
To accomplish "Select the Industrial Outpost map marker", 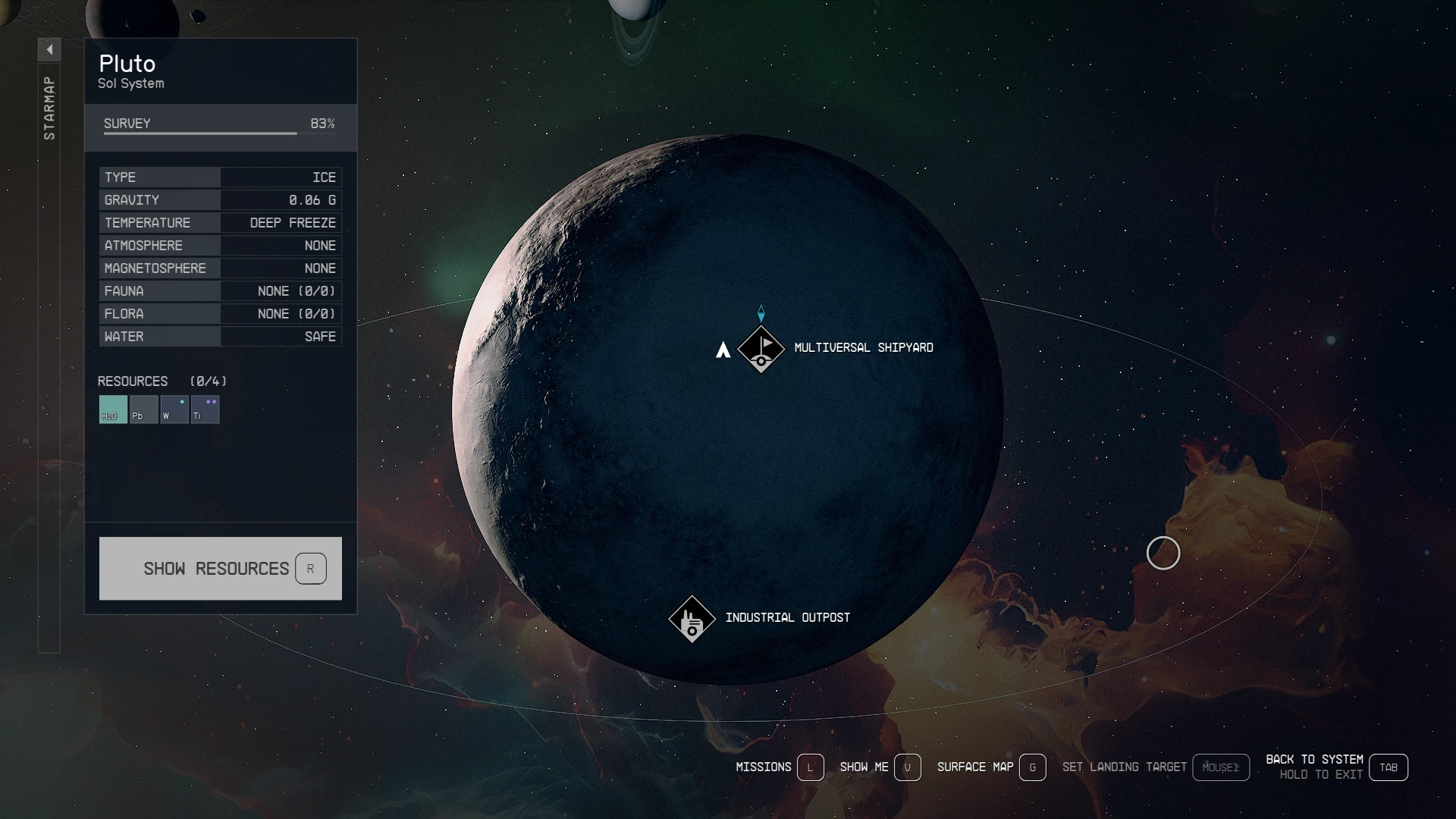I will click(692, 619).
